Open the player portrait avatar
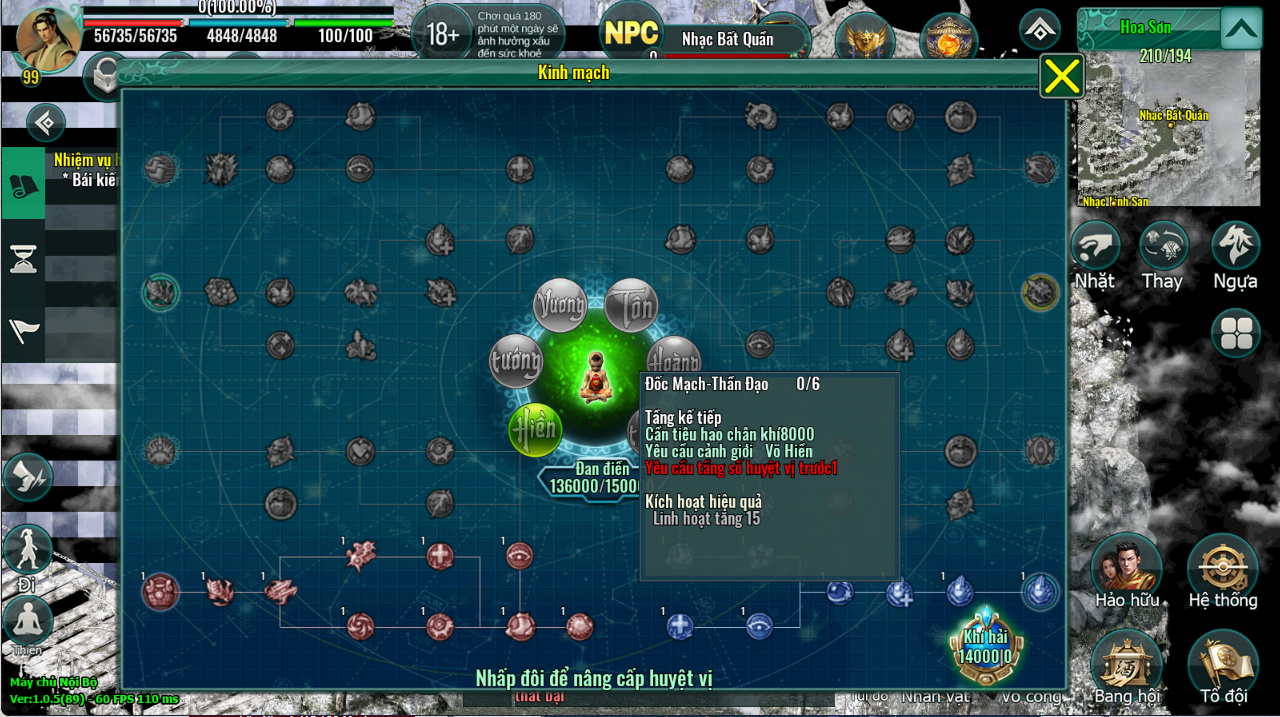 pyautogui.click(x=47, y=40)
